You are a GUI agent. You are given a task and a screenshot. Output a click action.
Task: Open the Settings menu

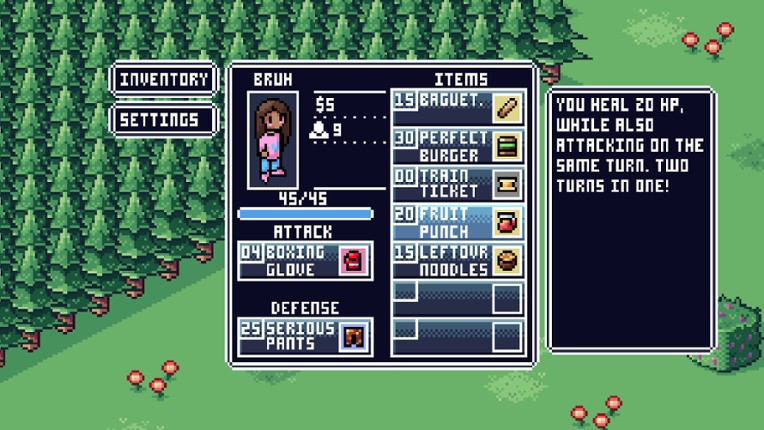click(x=164, y=120)
